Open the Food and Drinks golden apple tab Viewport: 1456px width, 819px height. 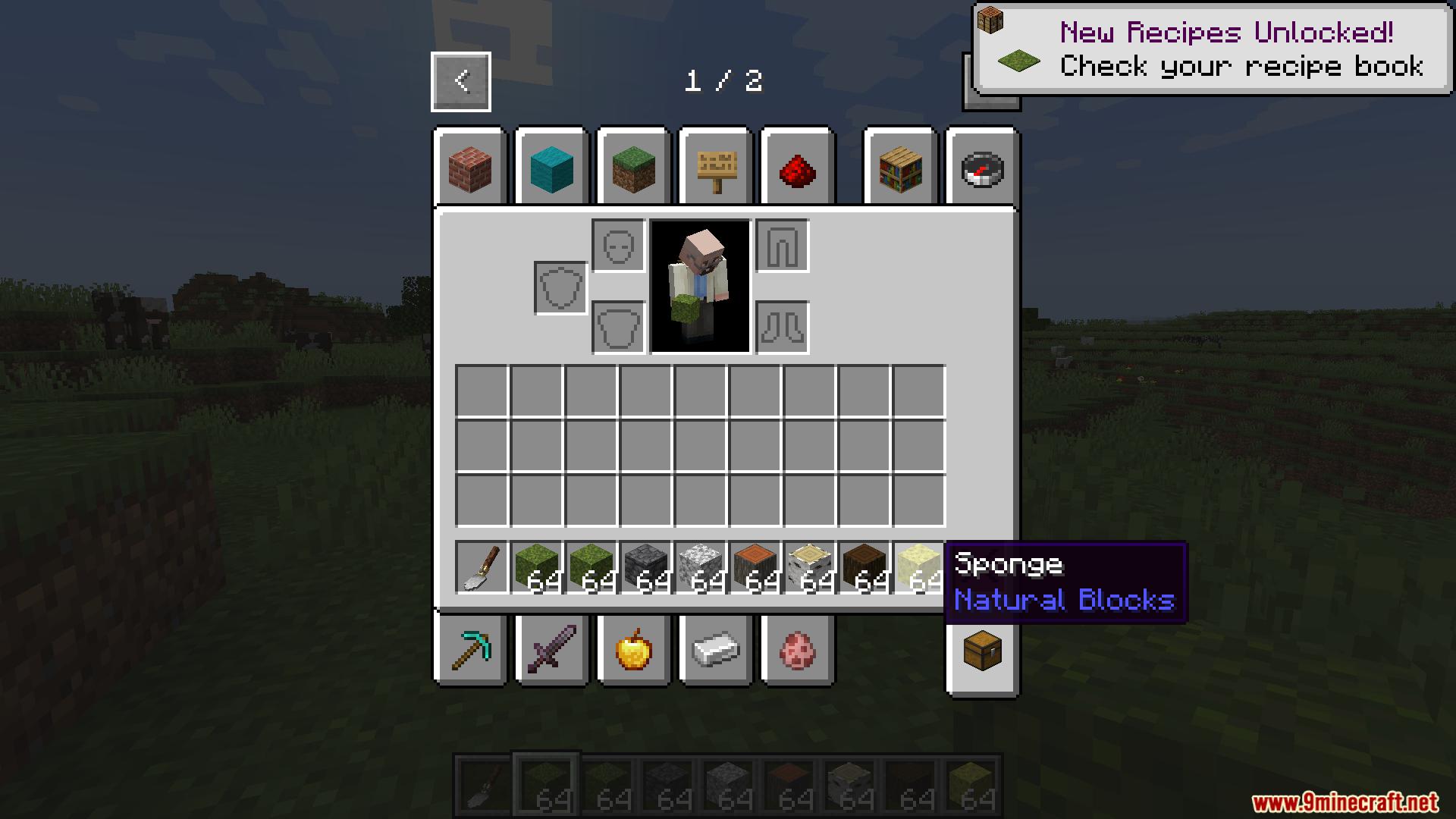click(x=633, y=649)
